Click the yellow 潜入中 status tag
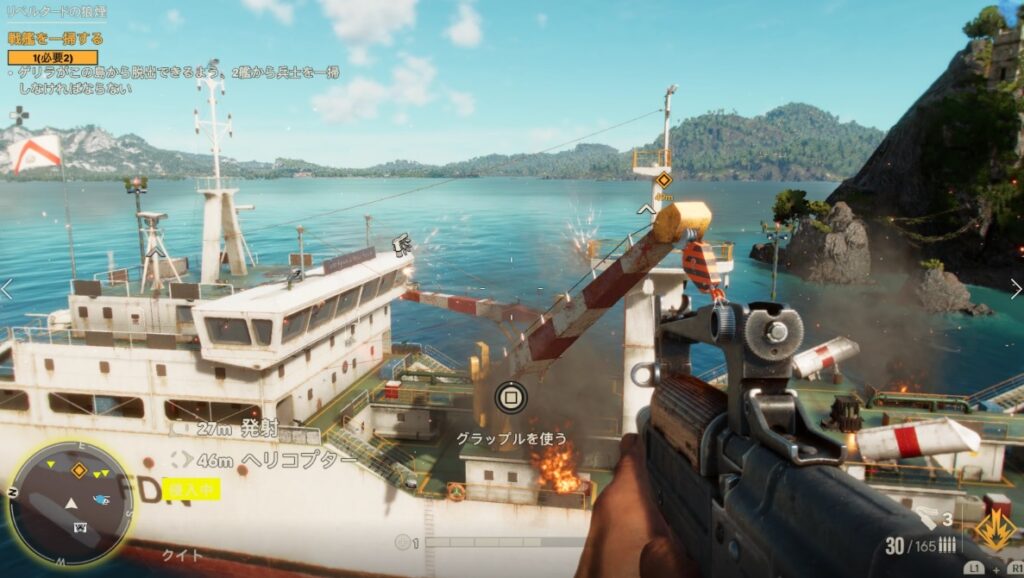 [193, 489]
